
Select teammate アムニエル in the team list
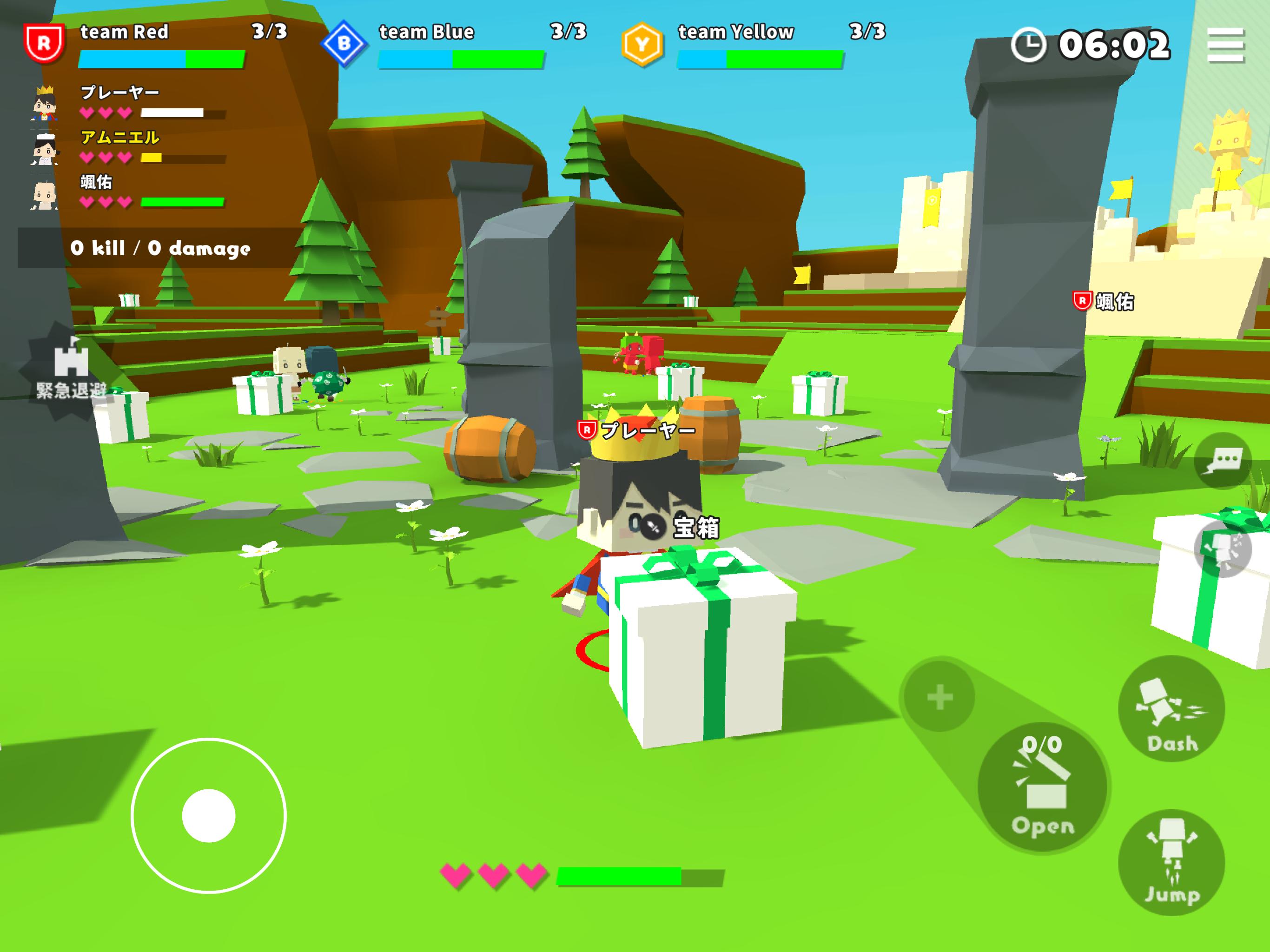119,138
